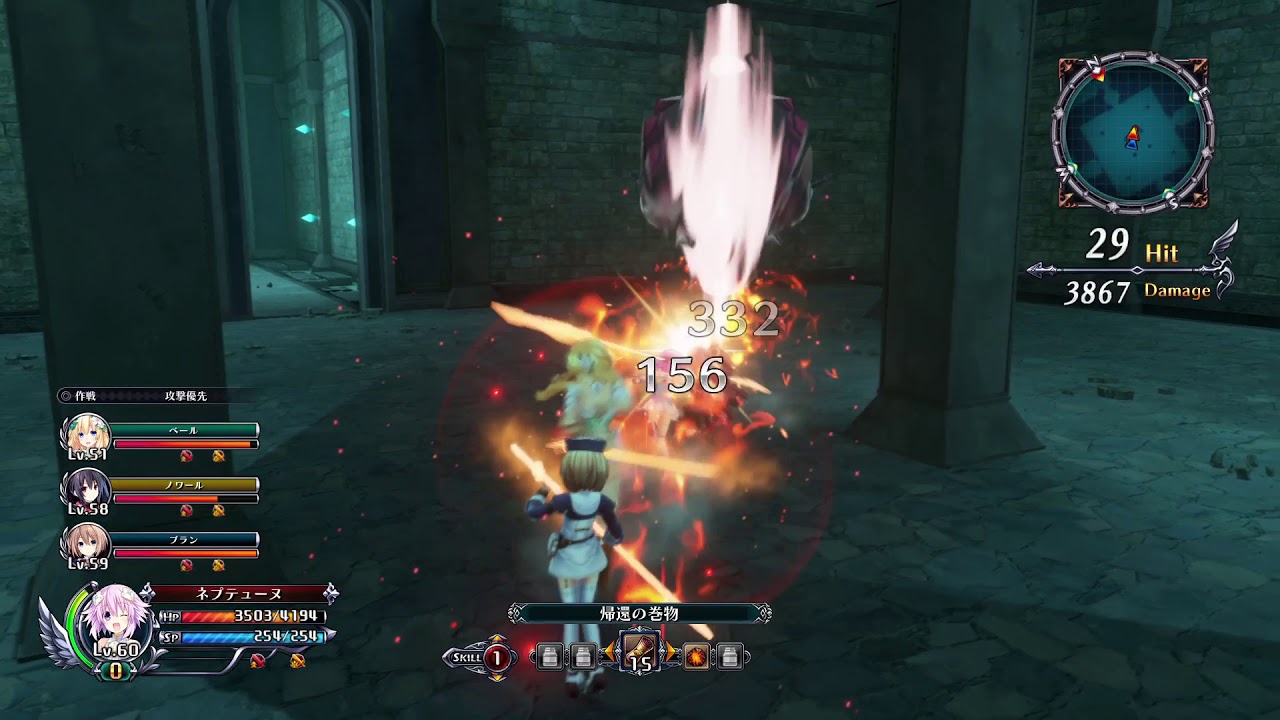Viewport: 1280px width, 720px height.
Task: Click the right arrow beside the scroll slot
Action: click(x=672, y=656)
